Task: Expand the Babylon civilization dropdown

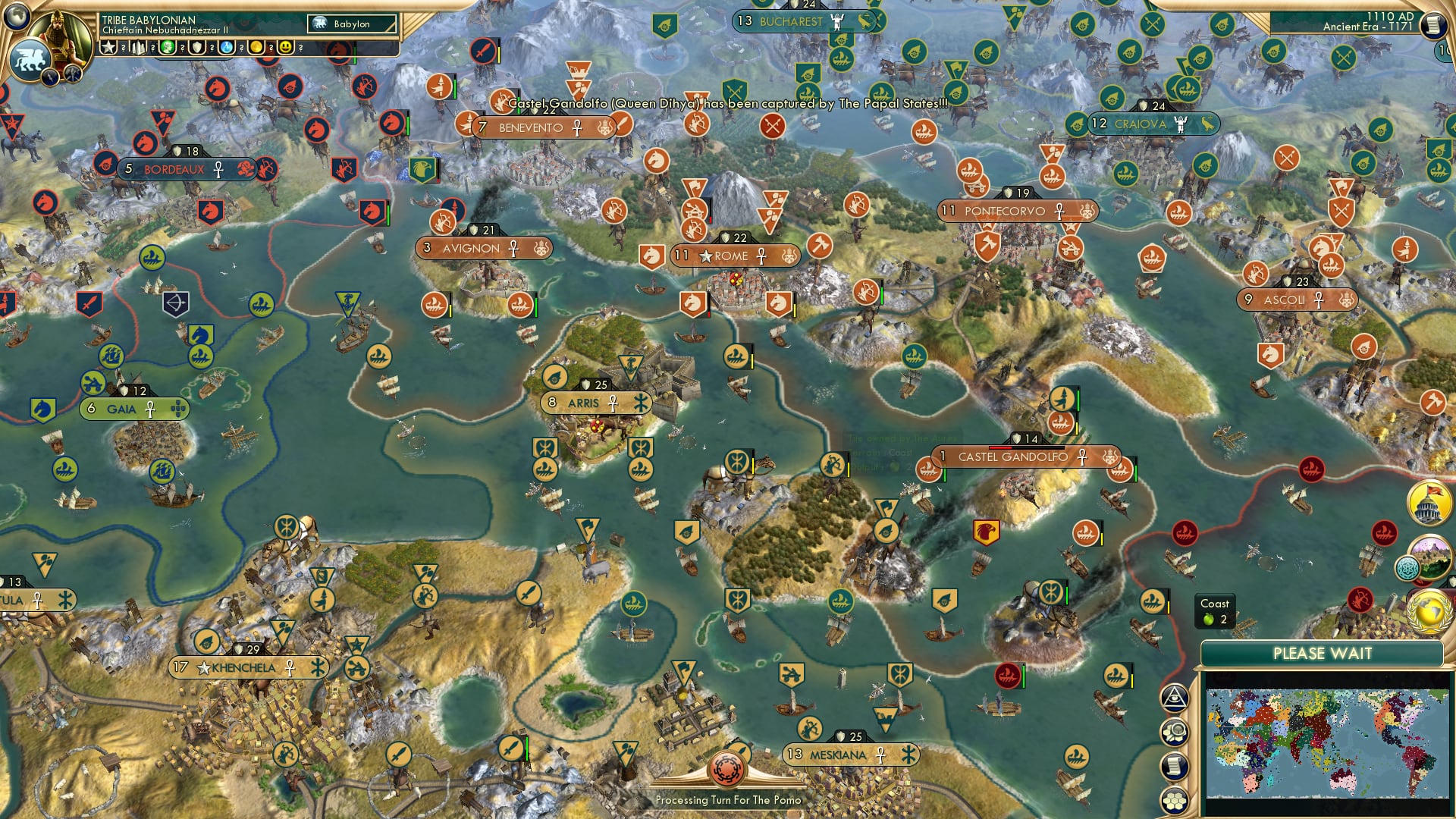Action: pos(353,24)
